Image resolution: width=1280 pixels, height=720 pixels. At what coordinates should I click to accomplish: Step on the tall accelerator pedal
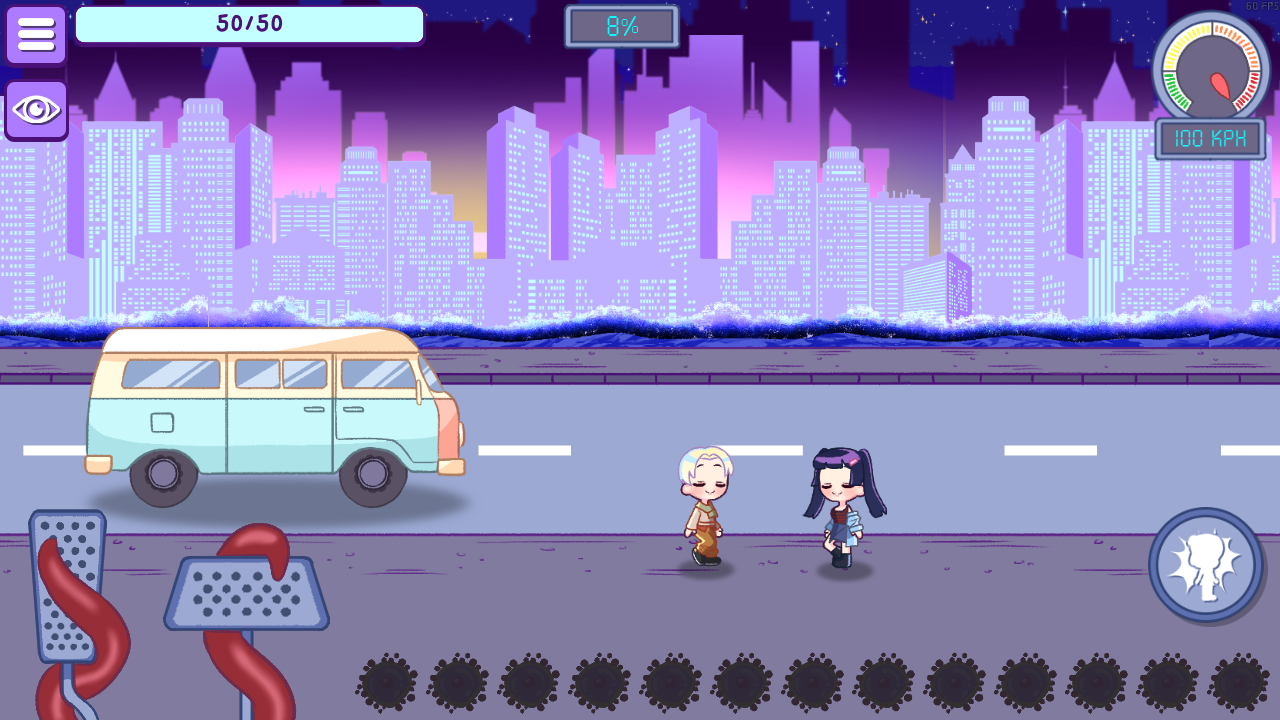coord(68,585)
